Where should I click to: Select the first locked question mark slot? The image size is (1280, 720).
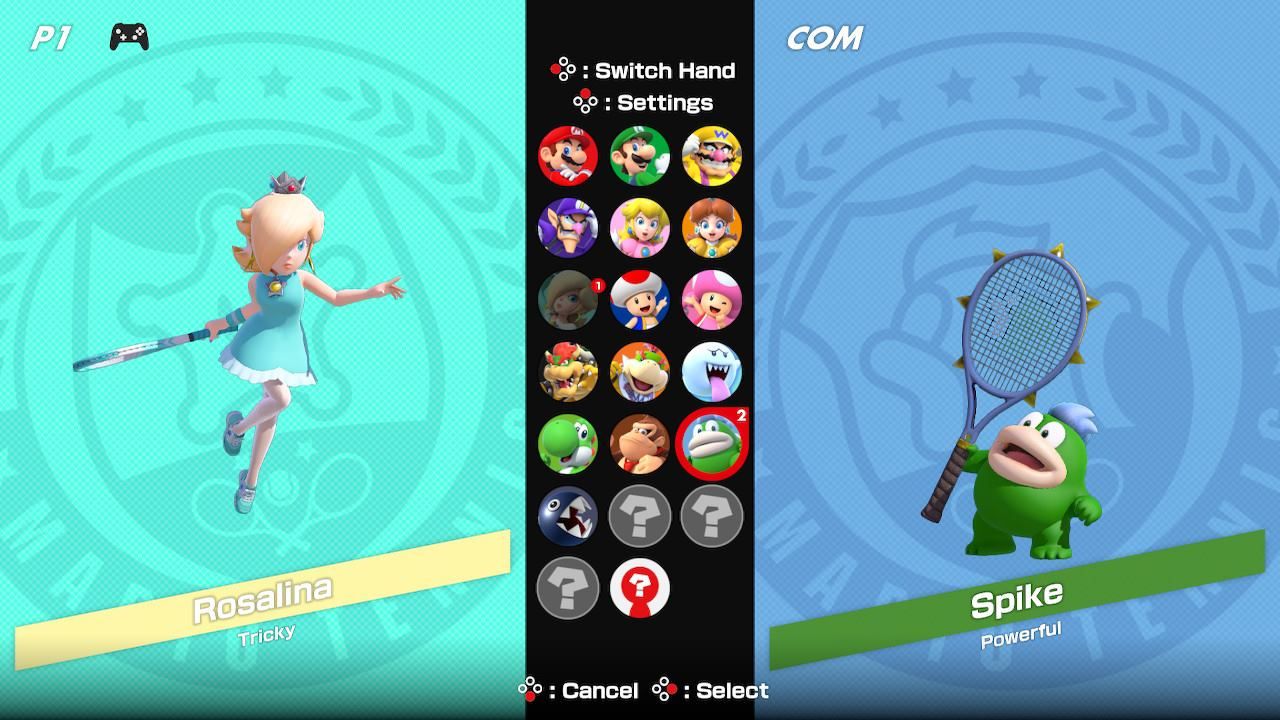(641, 517)
